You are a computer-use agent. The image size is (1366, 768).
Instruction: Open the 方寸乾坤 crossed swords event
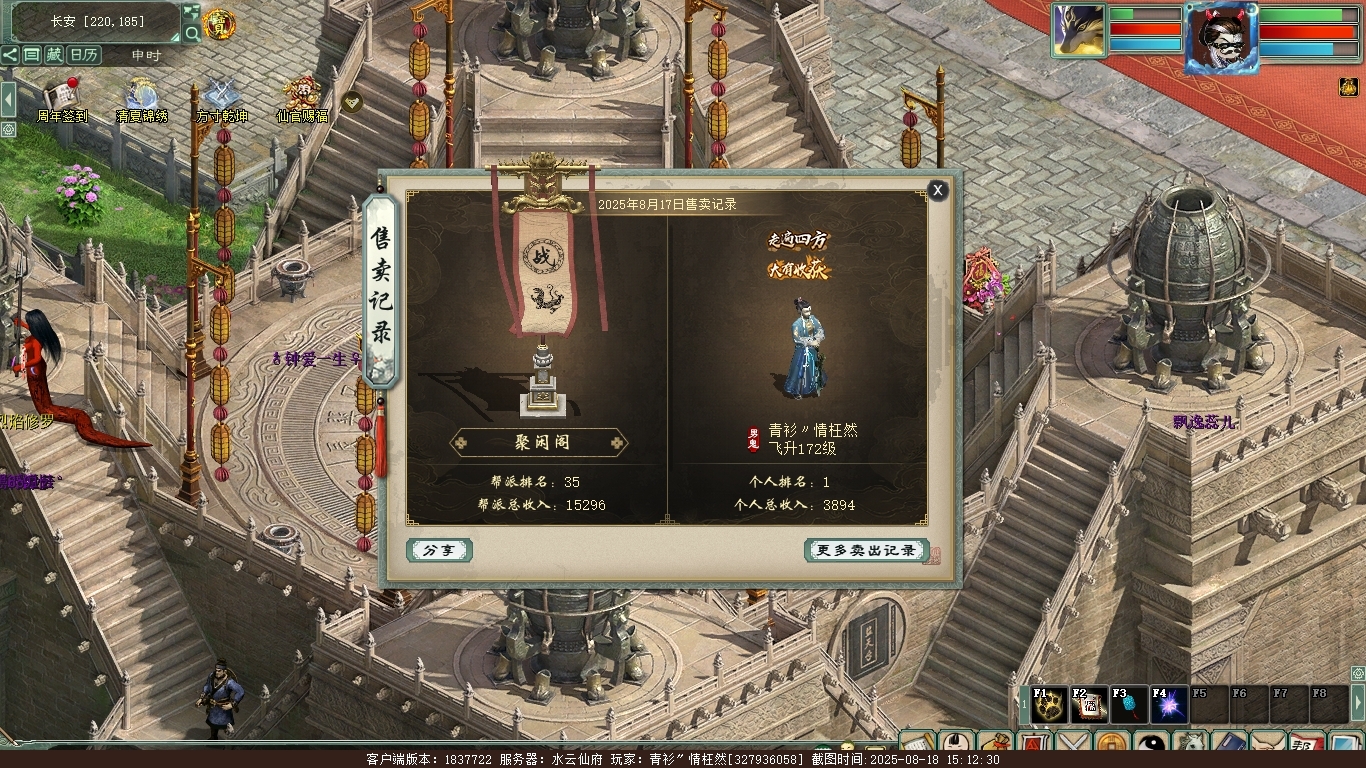click(x=221, y=96)
